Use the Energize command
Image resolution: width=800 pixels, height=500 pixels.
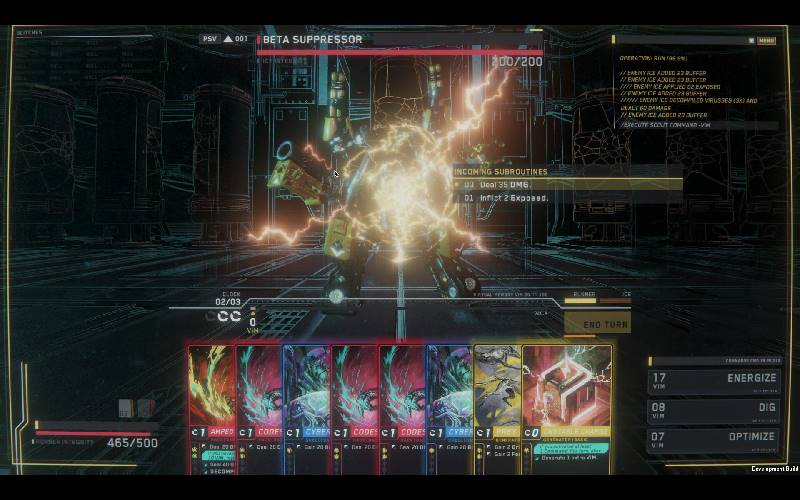(712, 379)
